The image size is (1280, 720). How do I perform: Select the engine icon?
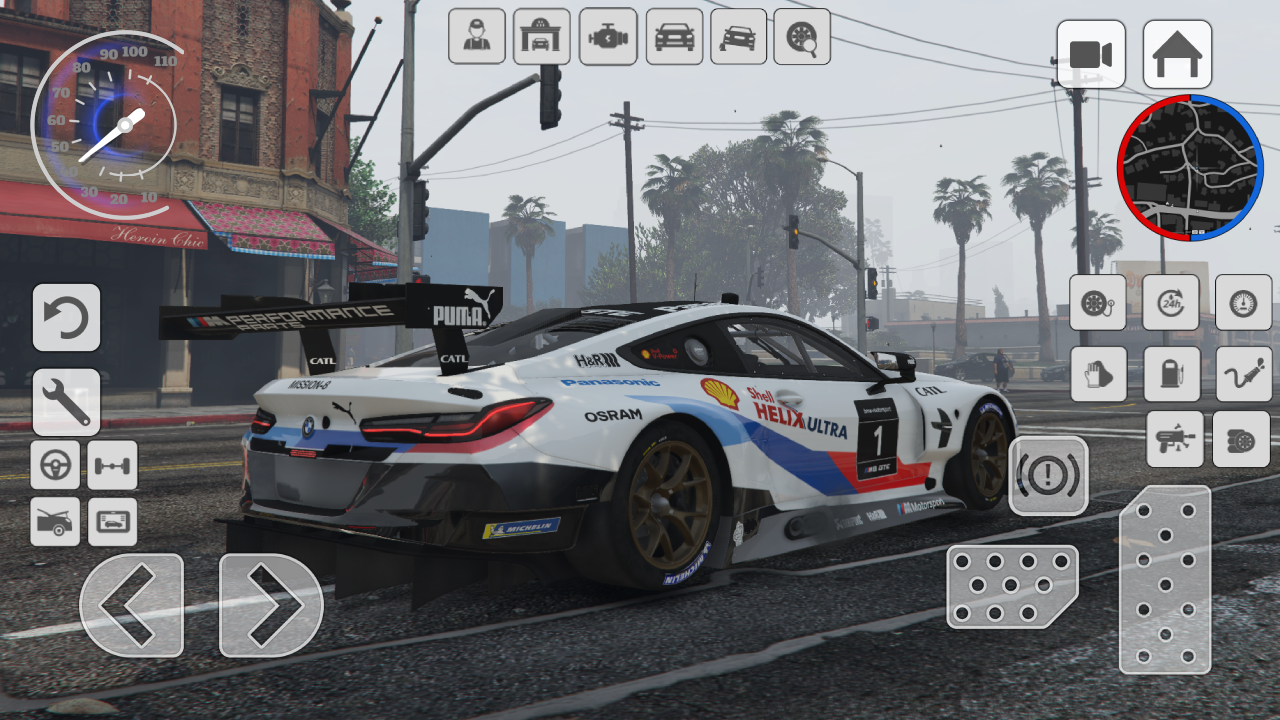pyautogui.click(x=608, y=37)
